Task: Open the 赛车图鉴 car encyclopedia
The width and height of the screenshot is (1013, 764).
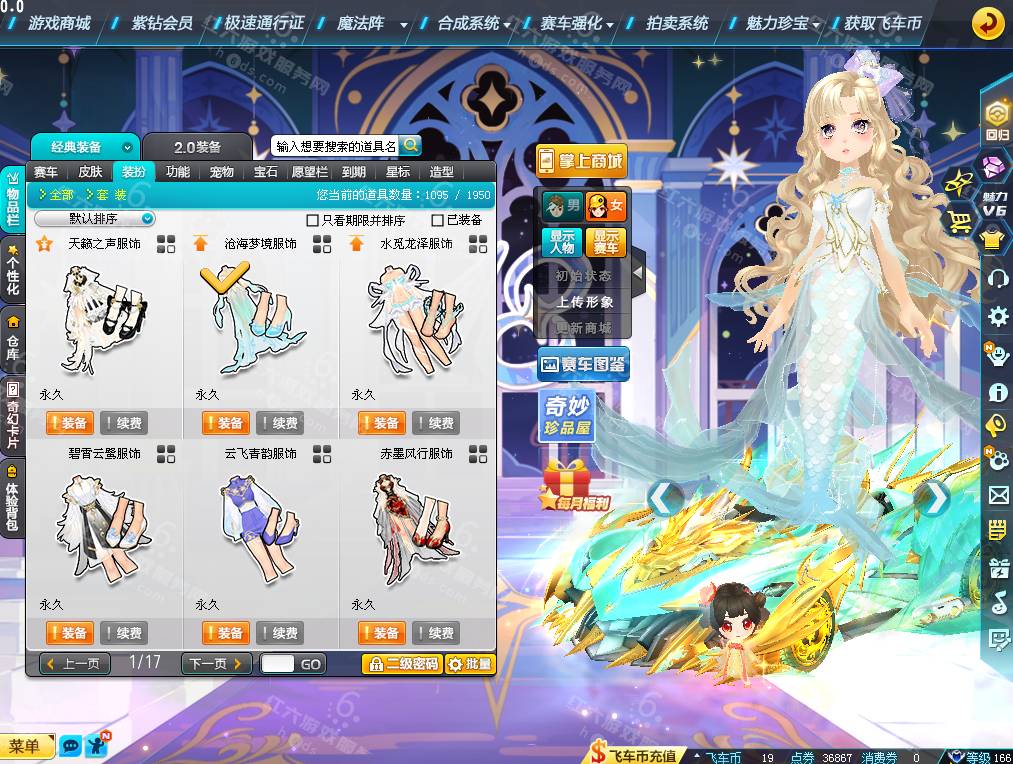Action: [x=583, y=365]
